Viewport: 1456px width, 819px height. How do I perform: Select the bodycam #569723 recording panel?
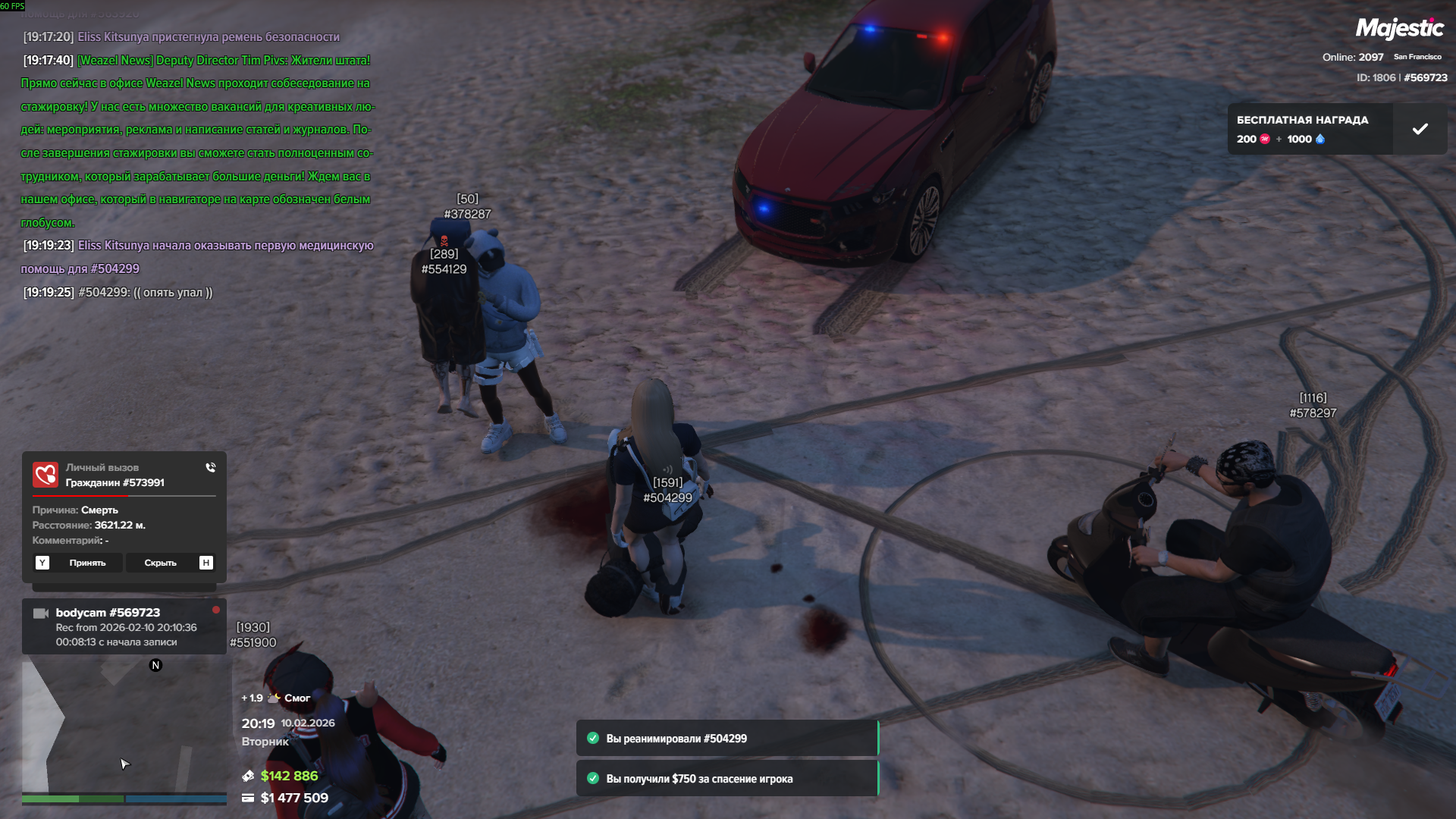124,627
